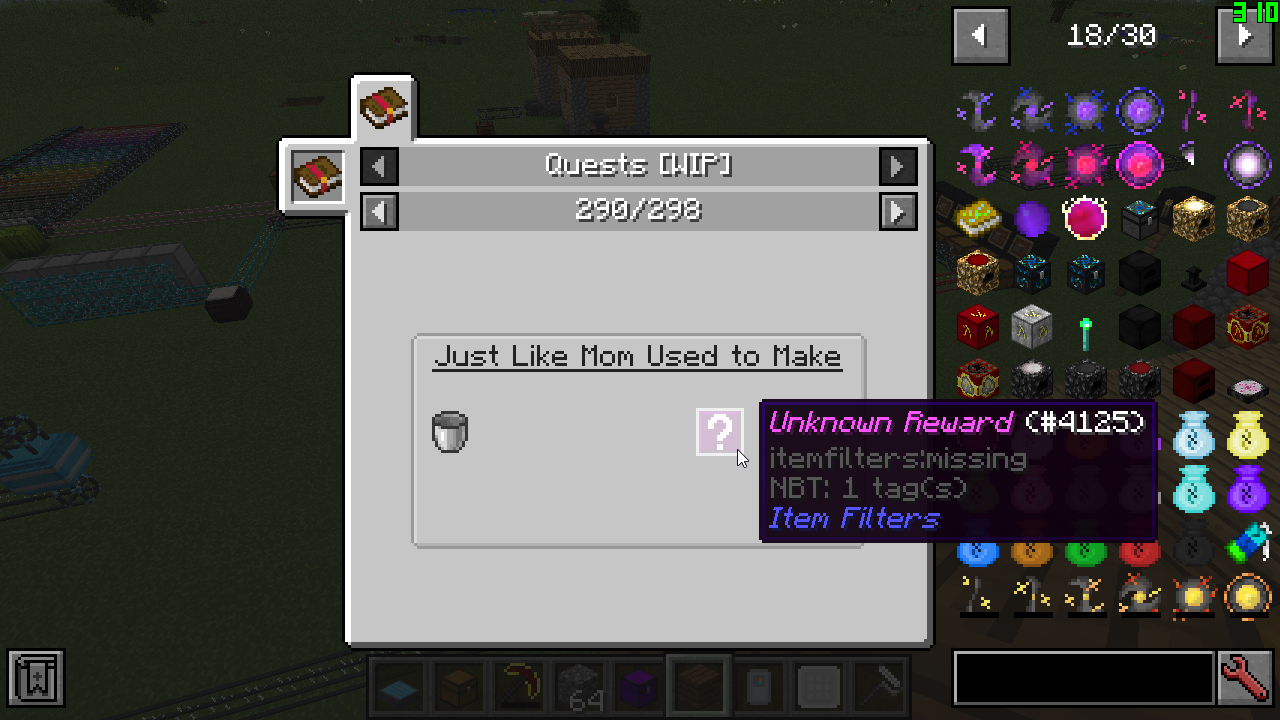
Task: Click the bucket quest item icon
Action: [x=450, y=432]
